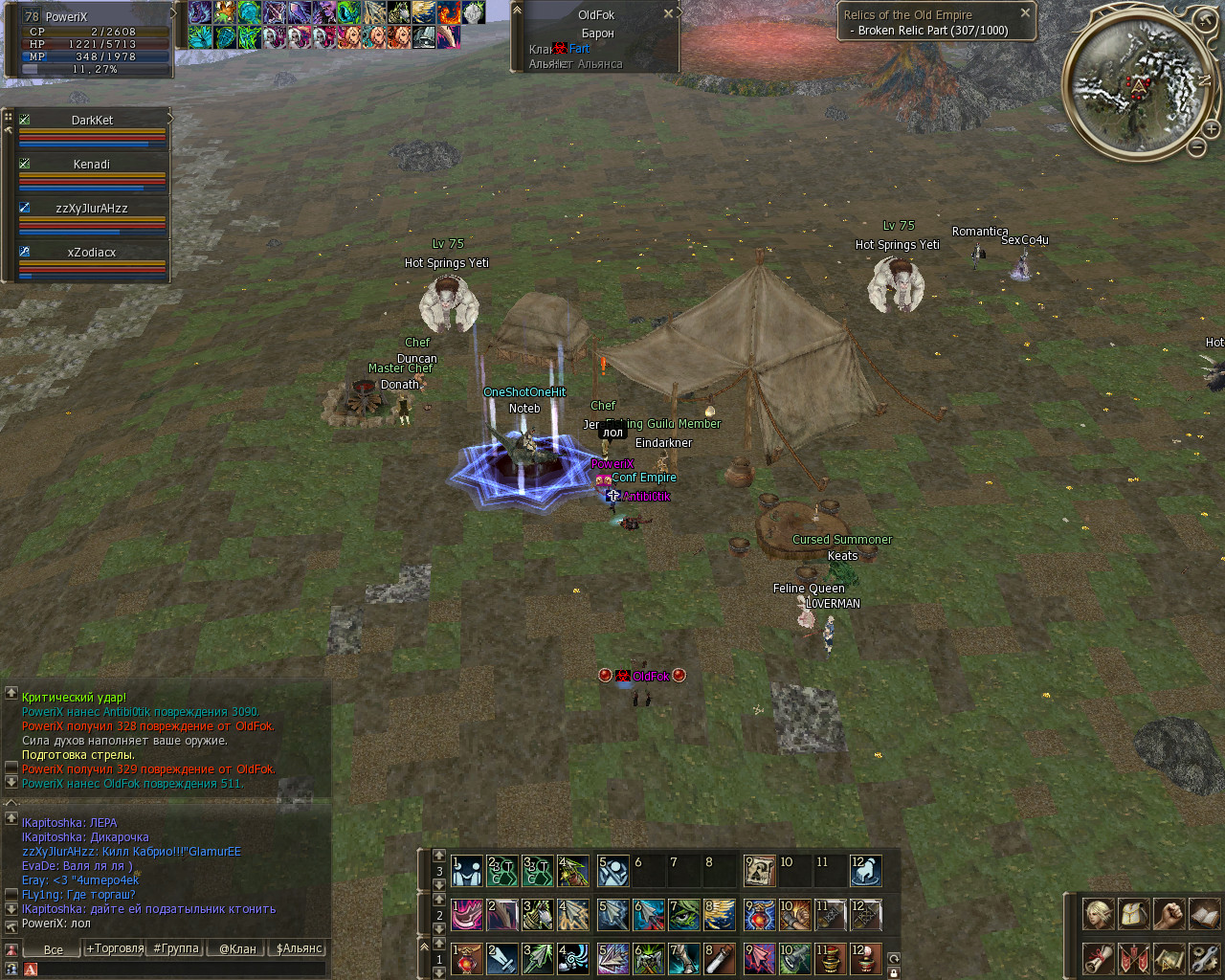1225x980 pixels.
Task: Open the clan banners icon
Action: tap(1133, 958)
